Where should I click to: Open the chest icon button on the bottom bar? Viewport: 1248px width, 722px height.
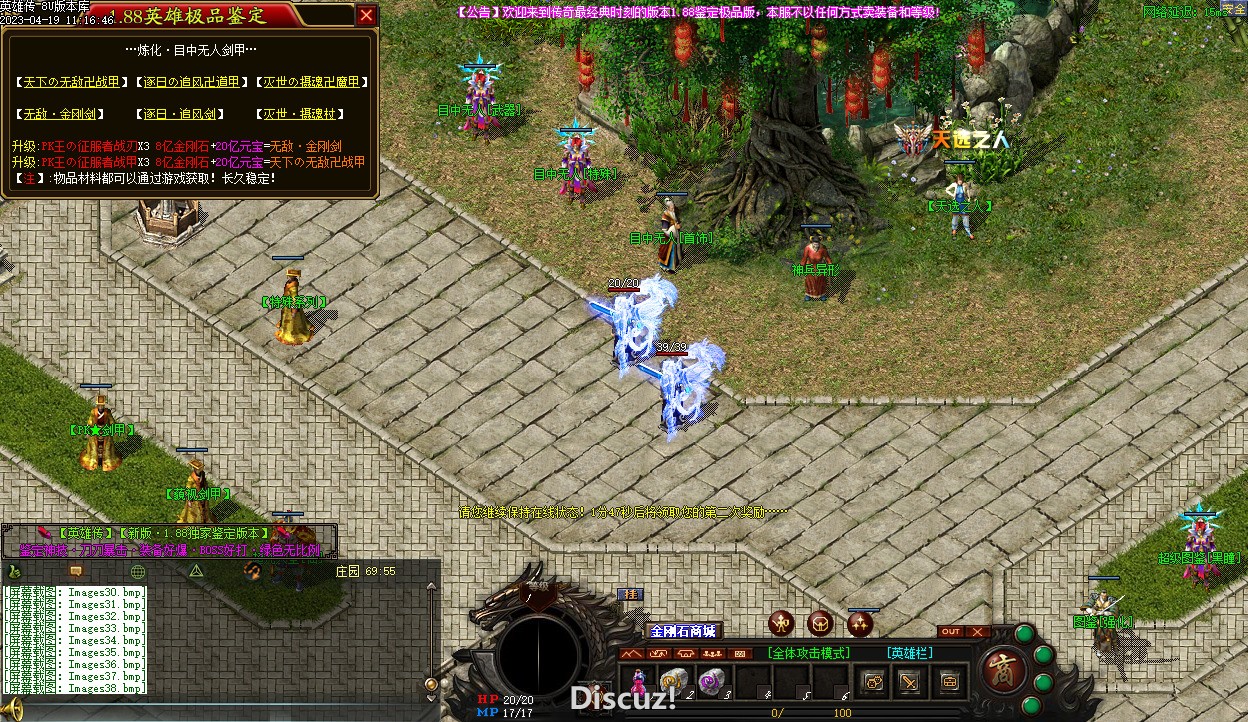[x=948, y=682]
